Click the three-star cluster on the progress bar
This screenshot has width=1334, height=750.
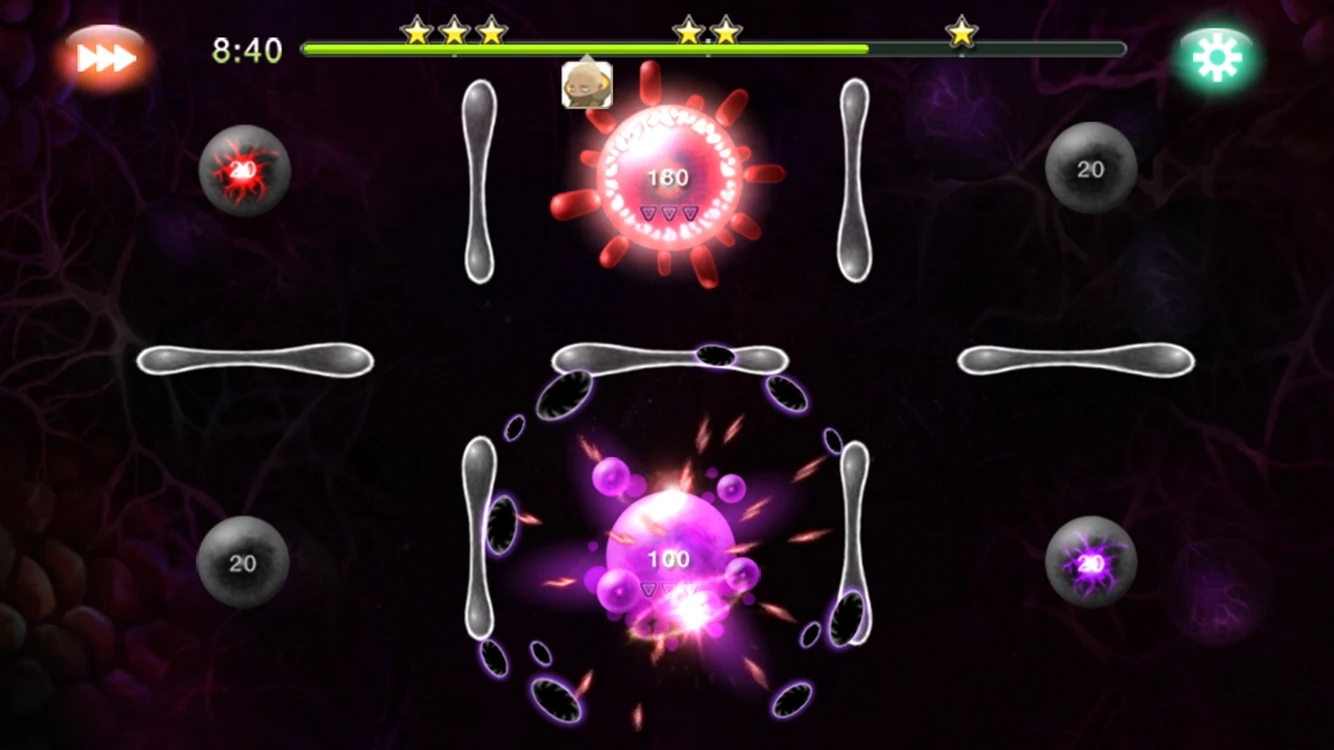click(452, 30)
